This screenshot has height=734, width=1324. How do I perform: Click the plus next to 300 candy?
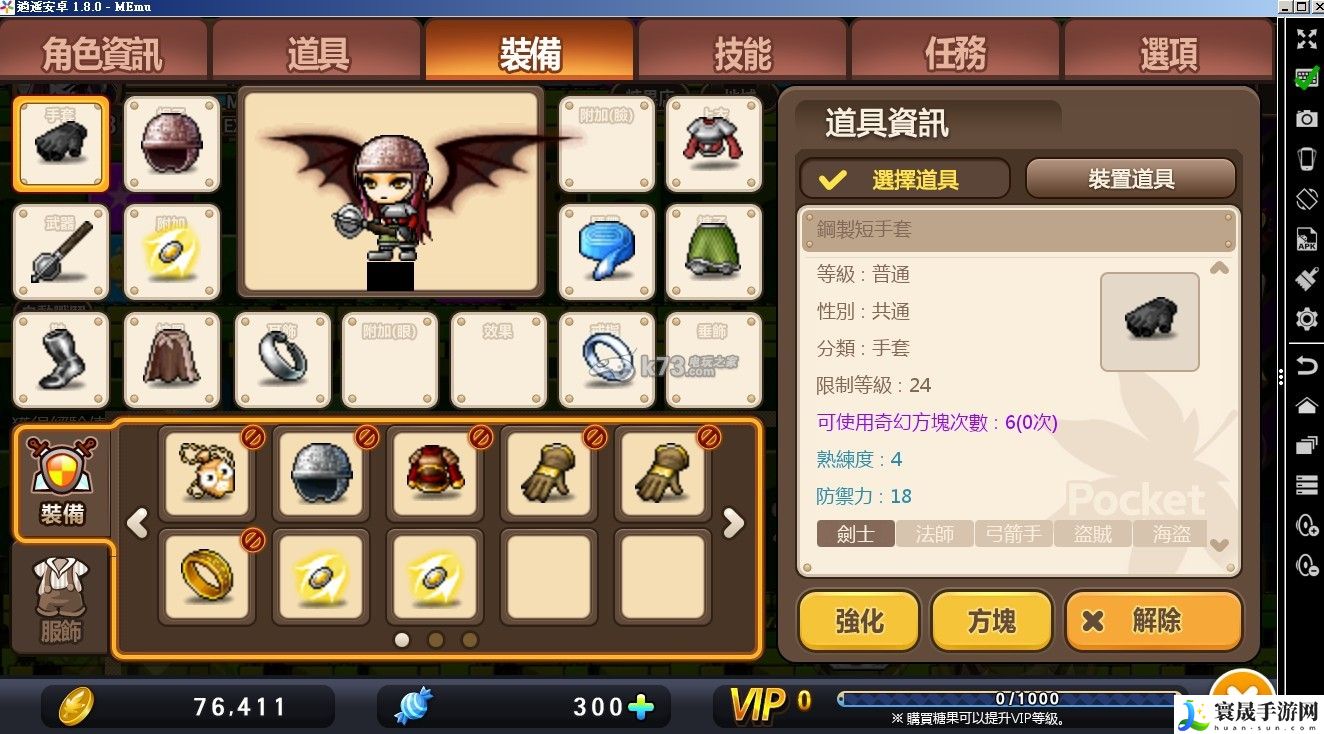640,705
